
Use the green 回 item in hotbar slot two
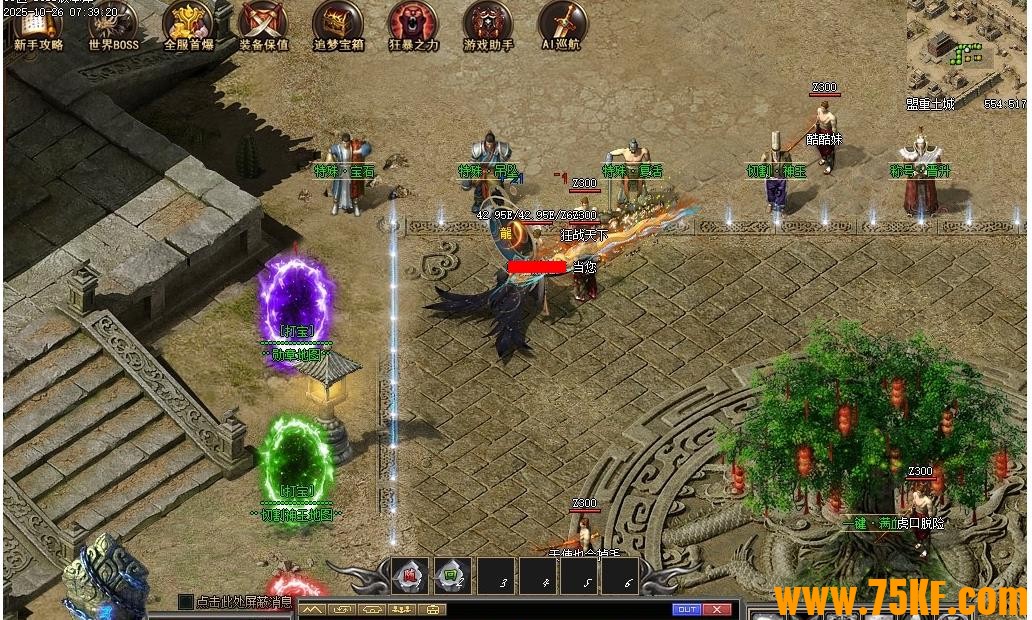point(452,576)
